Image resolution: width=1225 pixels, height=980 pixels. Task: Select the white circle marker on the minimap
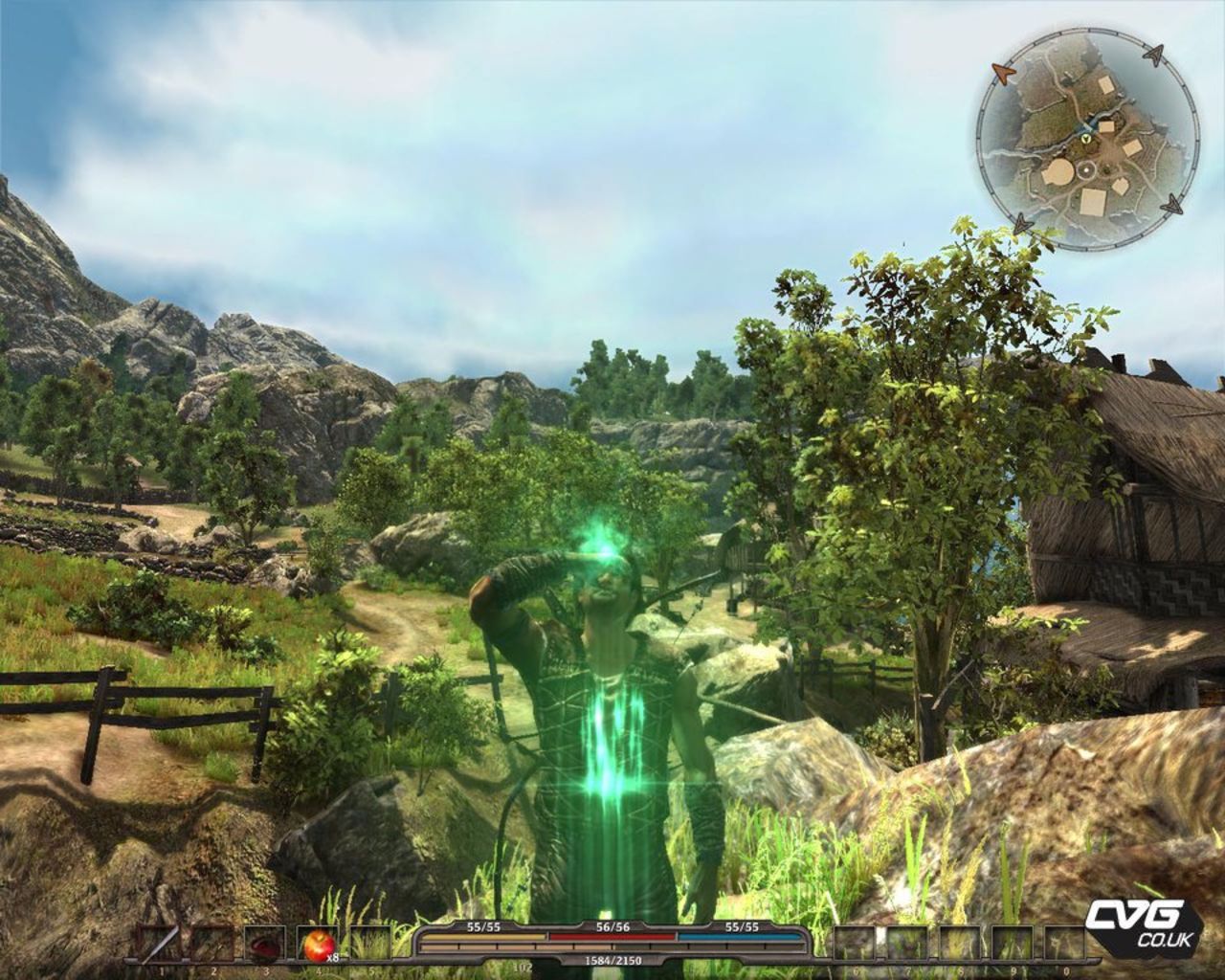tap(1088, 171)
